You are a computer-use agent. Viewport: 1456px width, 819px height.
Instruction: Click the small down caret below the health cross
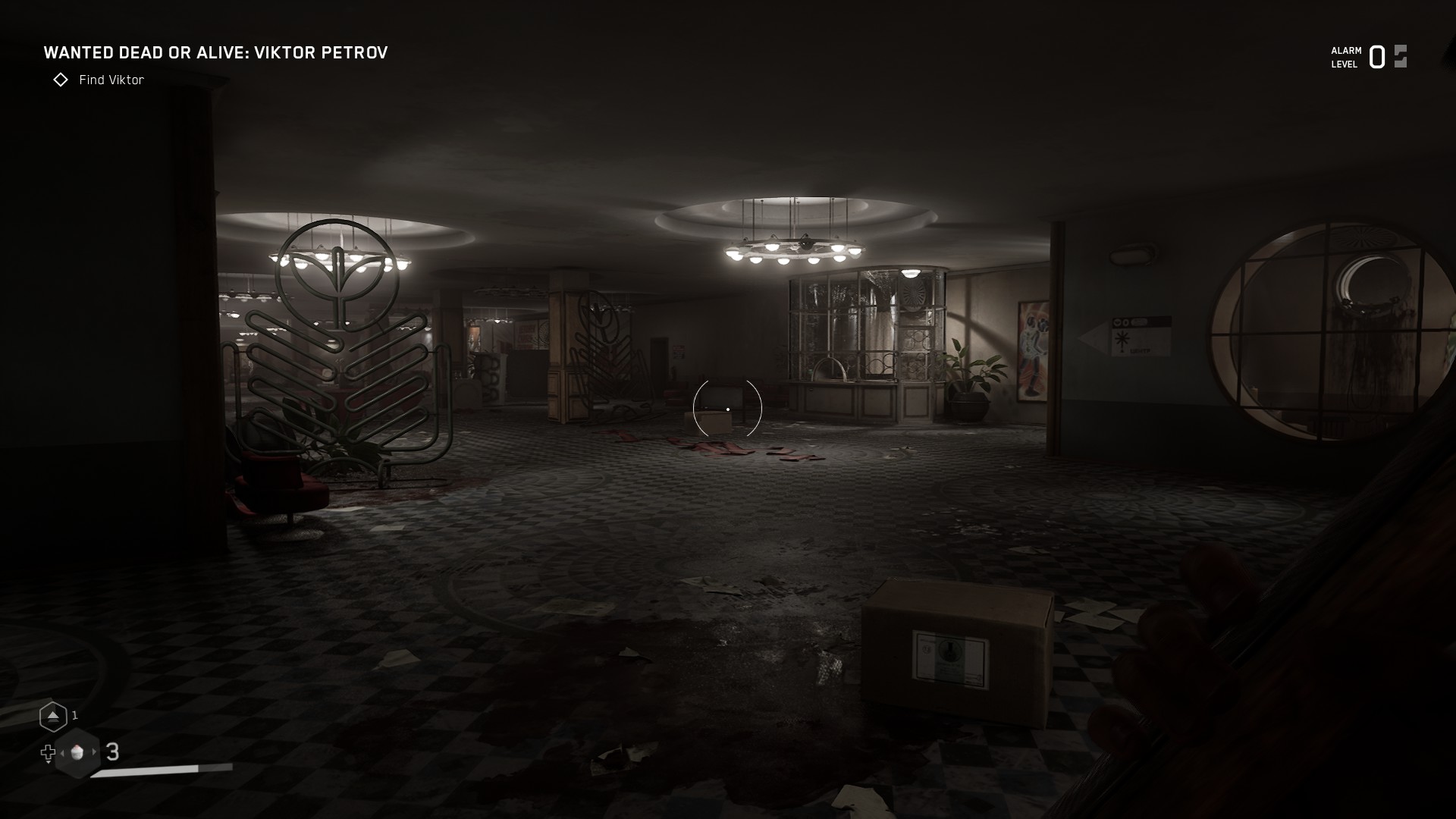tap(49, 764)
